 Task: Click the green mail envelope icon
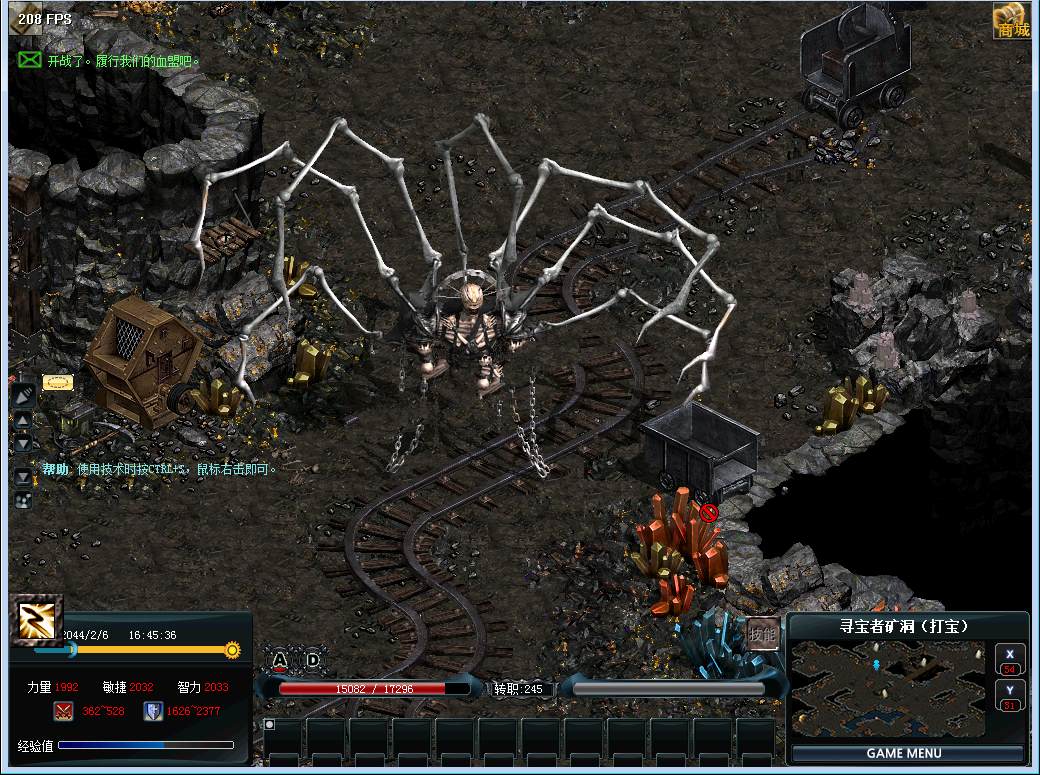pyautogui.click(x=30, y=60)
